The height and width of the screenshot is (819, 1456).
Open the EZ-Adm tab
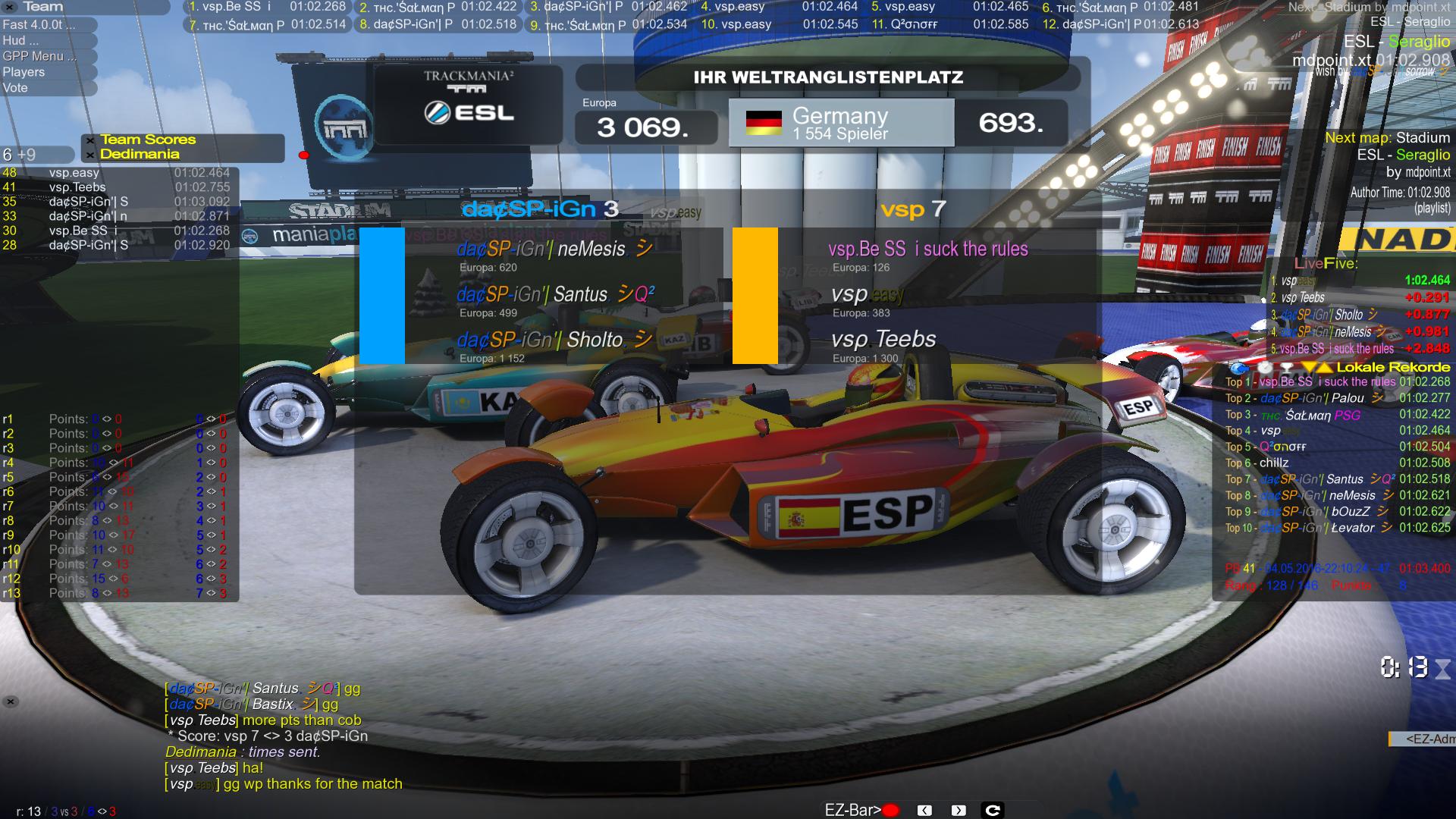pos(1423,739)
